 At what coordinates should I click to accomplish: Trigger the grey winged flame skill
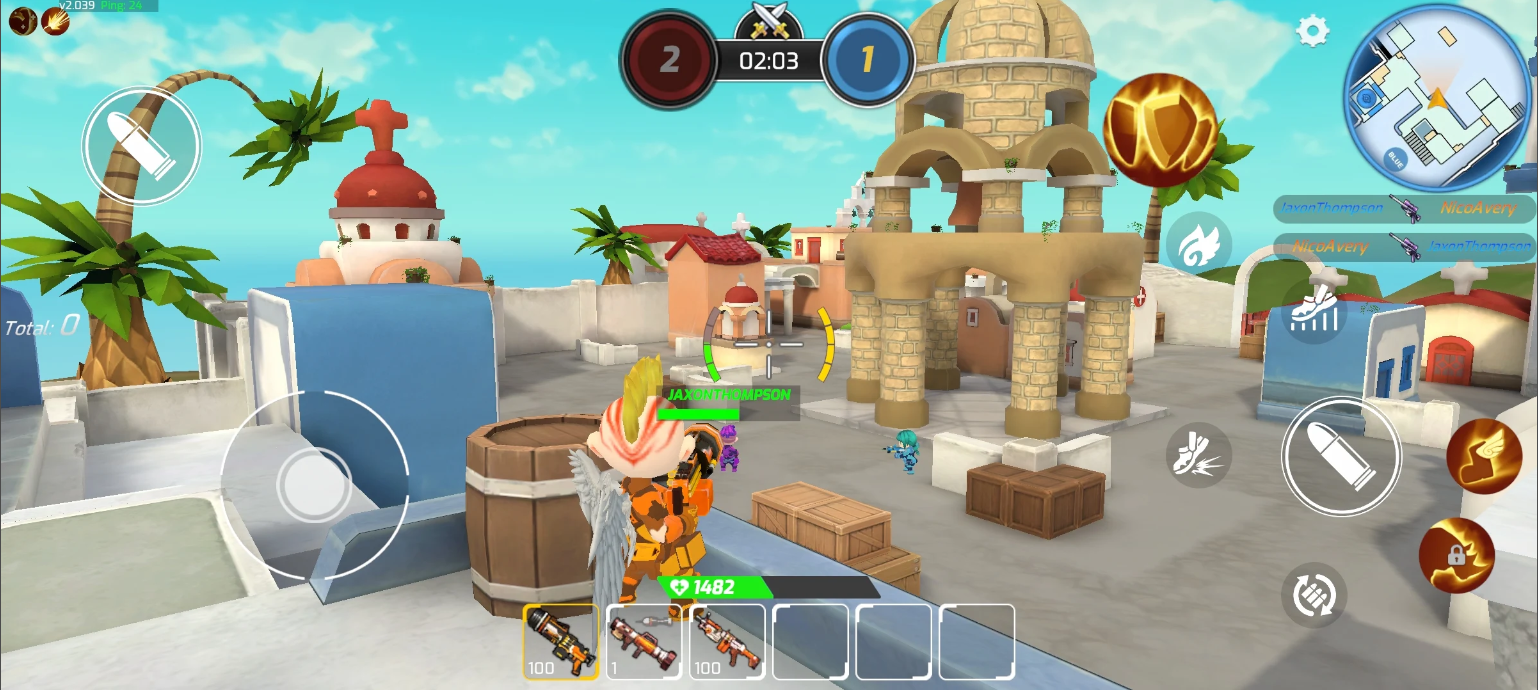[1198, 245]
